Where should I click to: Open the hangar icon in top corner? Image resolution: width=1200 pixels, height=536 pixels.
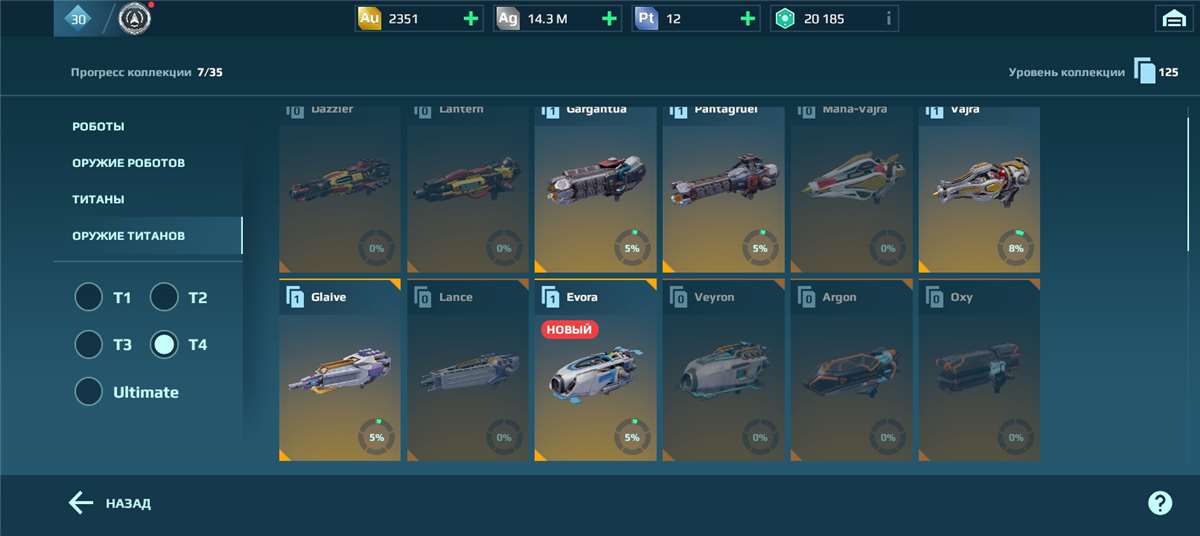tap(1172, 18)
